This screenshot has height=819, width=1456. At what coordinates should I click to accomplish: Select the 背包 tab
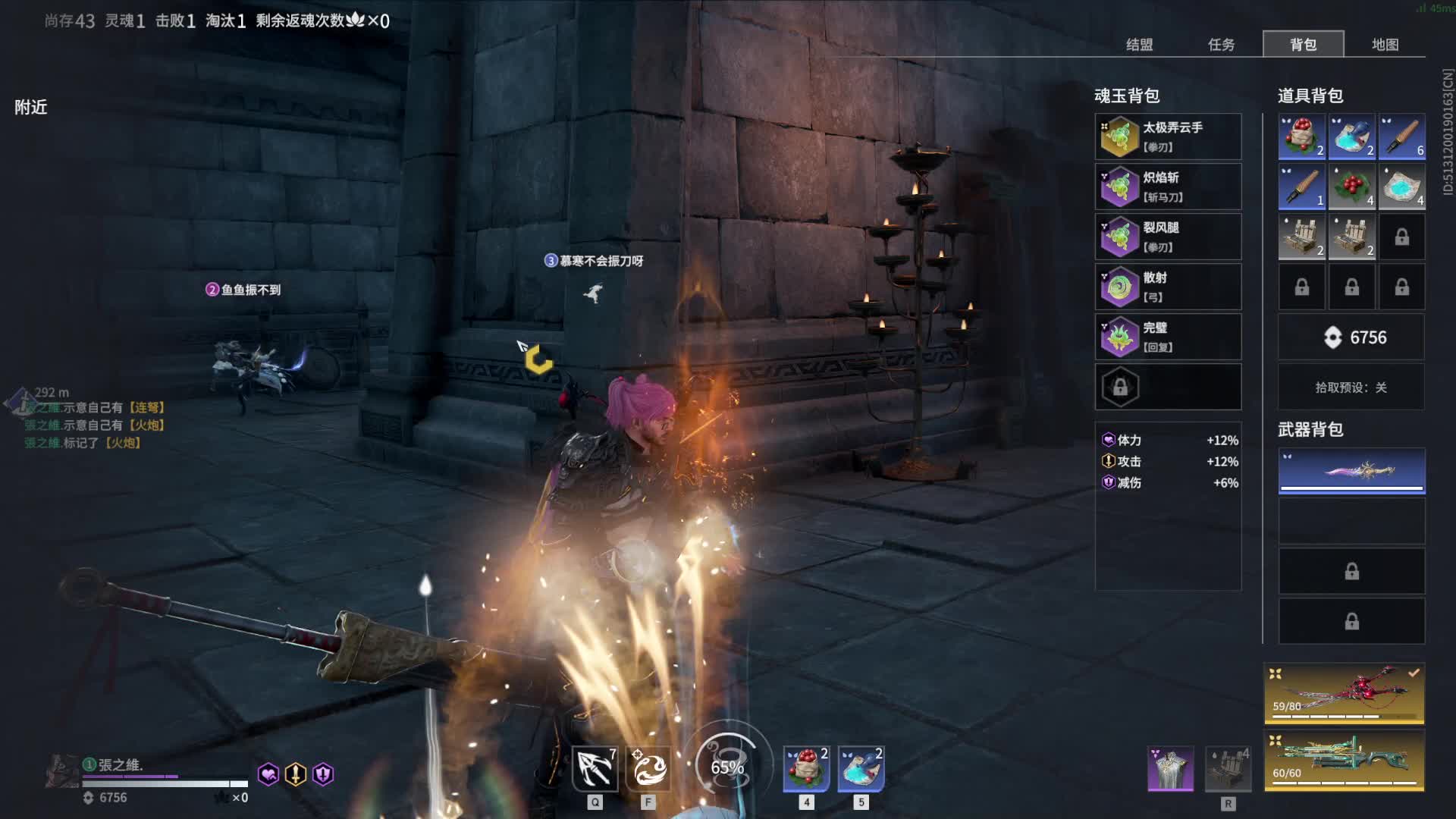(x=1303, y=45)
